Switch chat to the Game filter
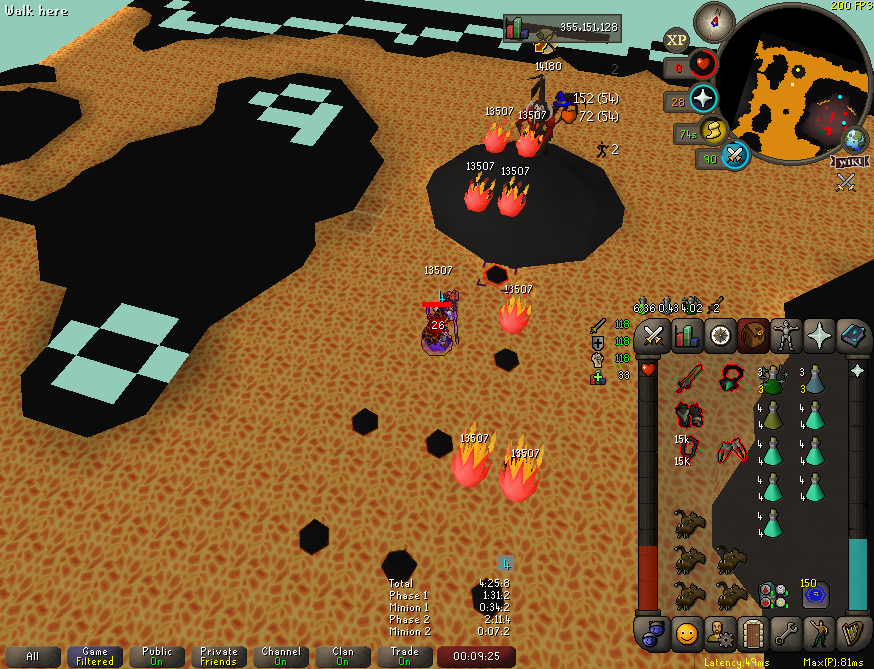 coord(95,656)
